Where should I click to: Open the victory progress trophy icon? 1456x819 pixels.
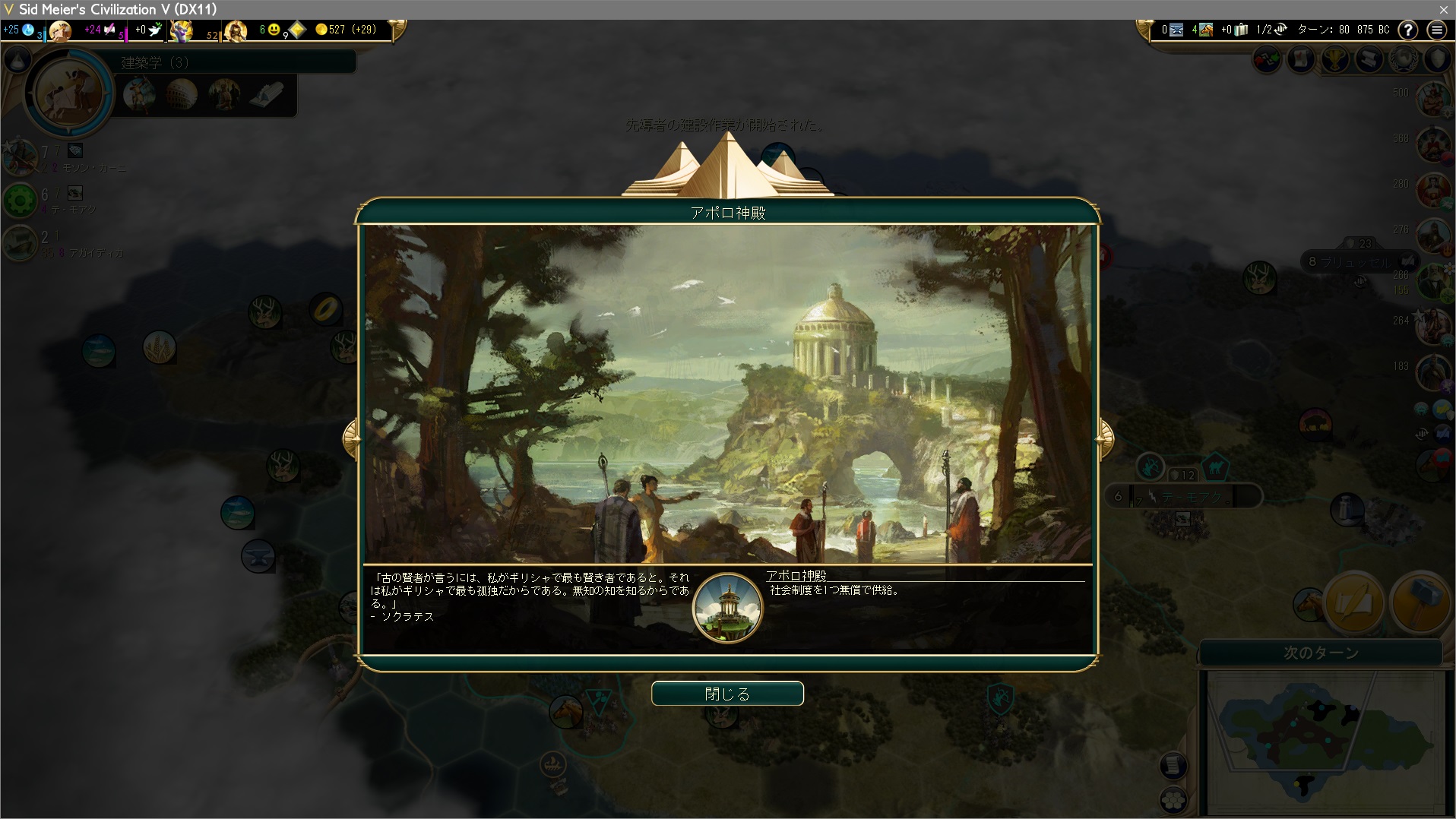[1335, 59]
